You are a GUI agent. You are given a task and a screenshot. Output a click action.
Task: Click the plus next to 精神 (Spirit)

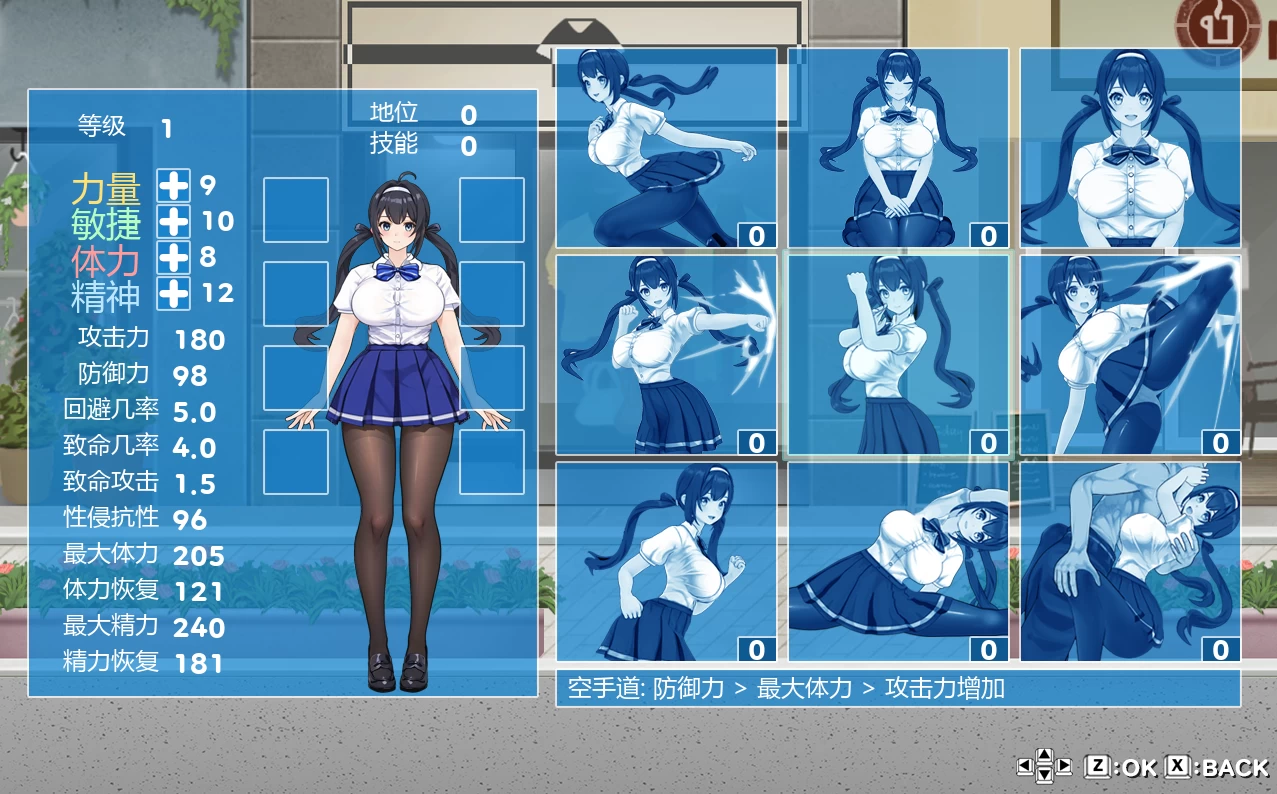[174, 293]
